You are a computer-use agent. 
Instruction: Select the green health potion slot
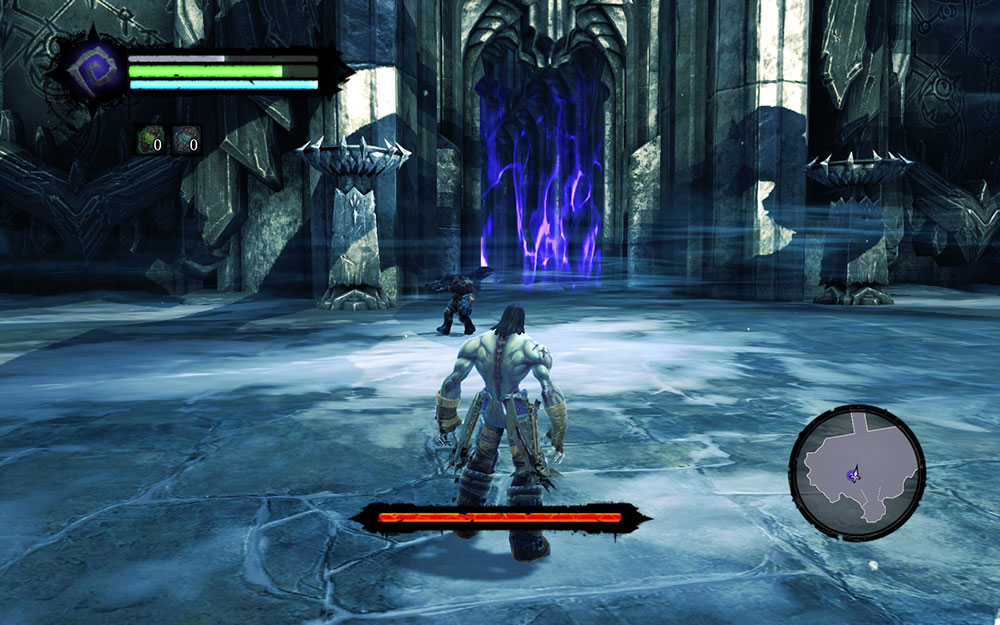tap(149, 140)
